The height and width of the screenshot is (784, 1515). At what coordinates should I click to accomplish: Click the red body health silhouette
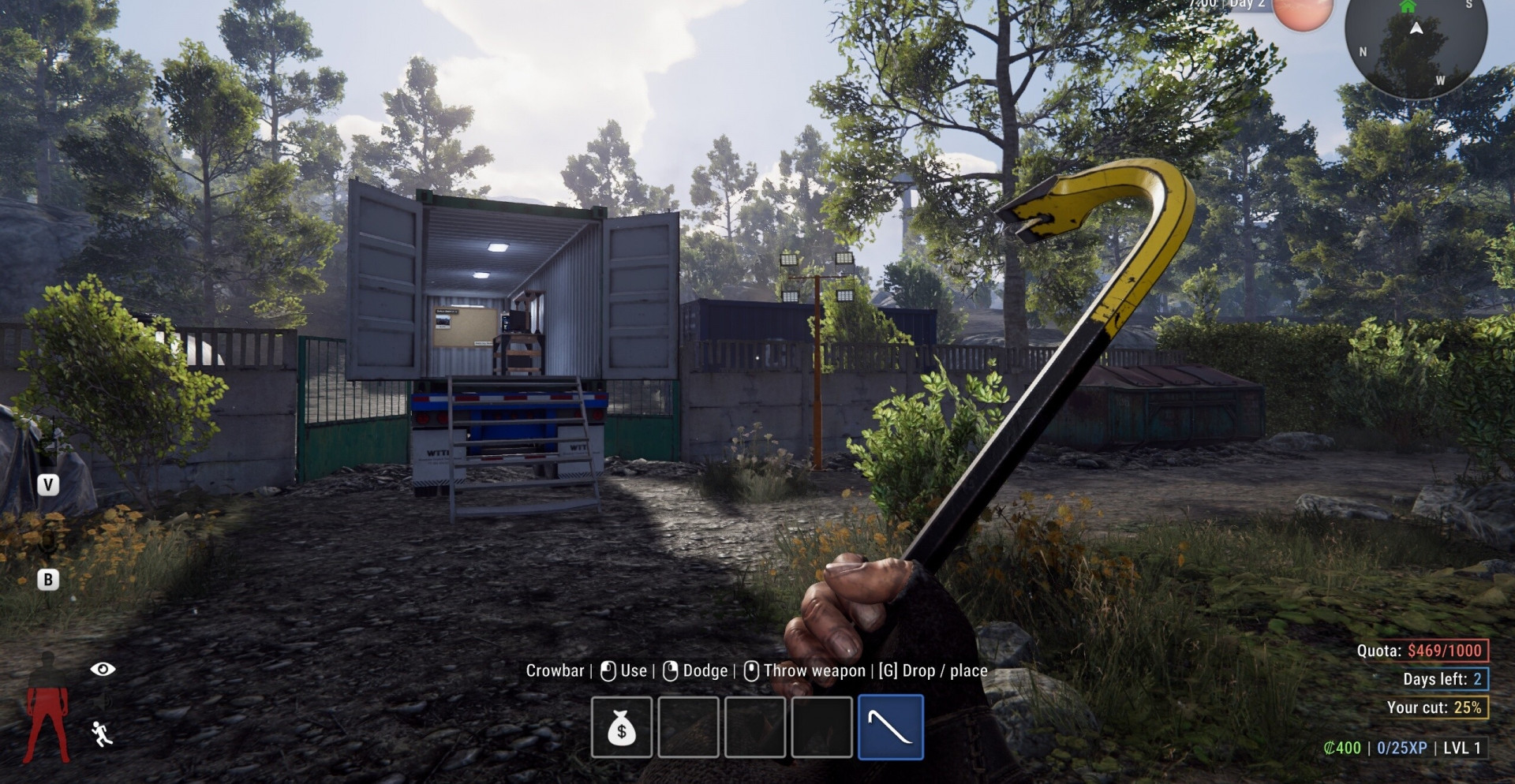click(47, 710)
